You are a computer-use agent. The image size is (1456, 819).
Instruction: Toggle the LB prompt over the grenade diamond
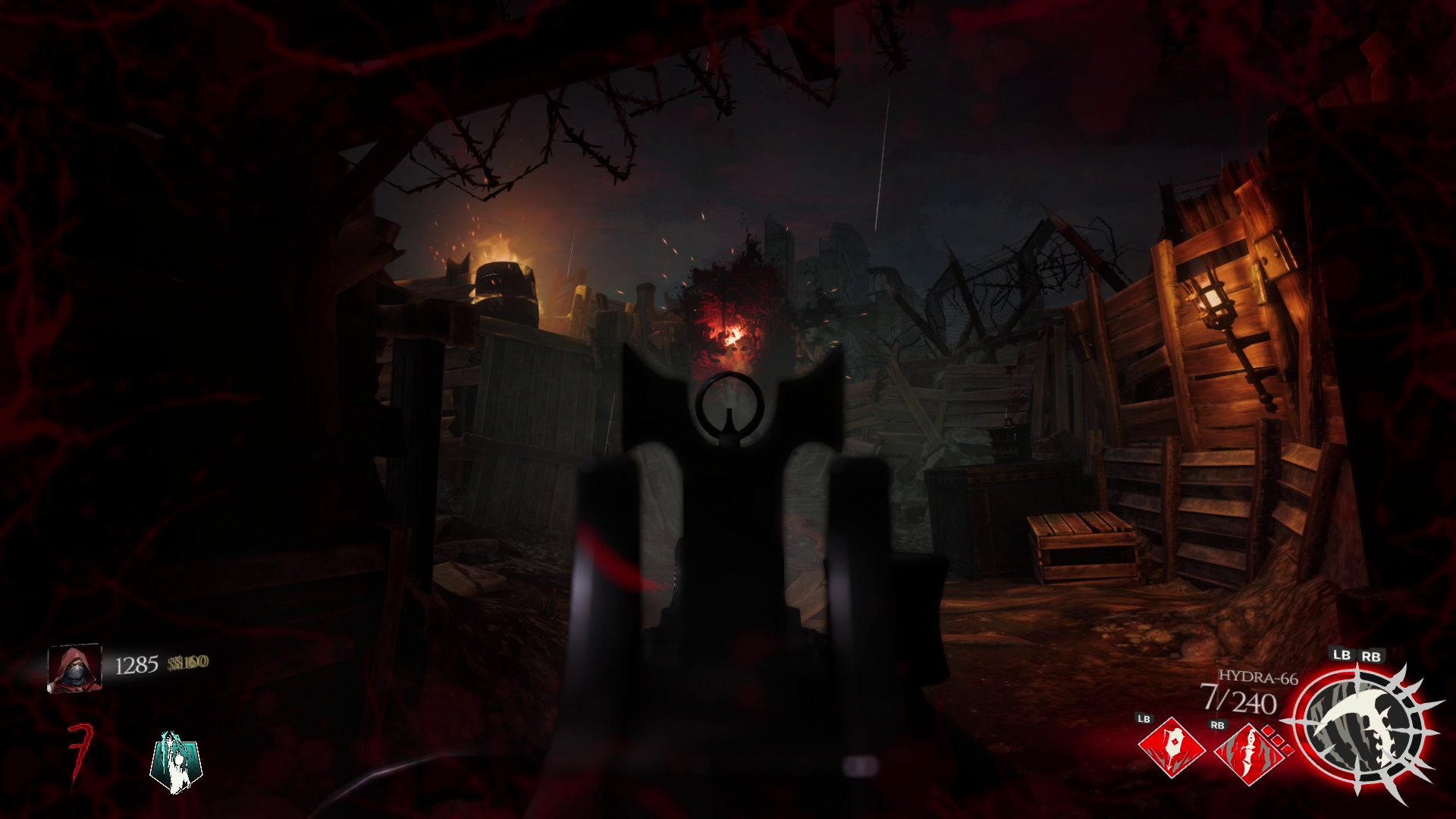pyautogui.click(x=1145, y=720)
